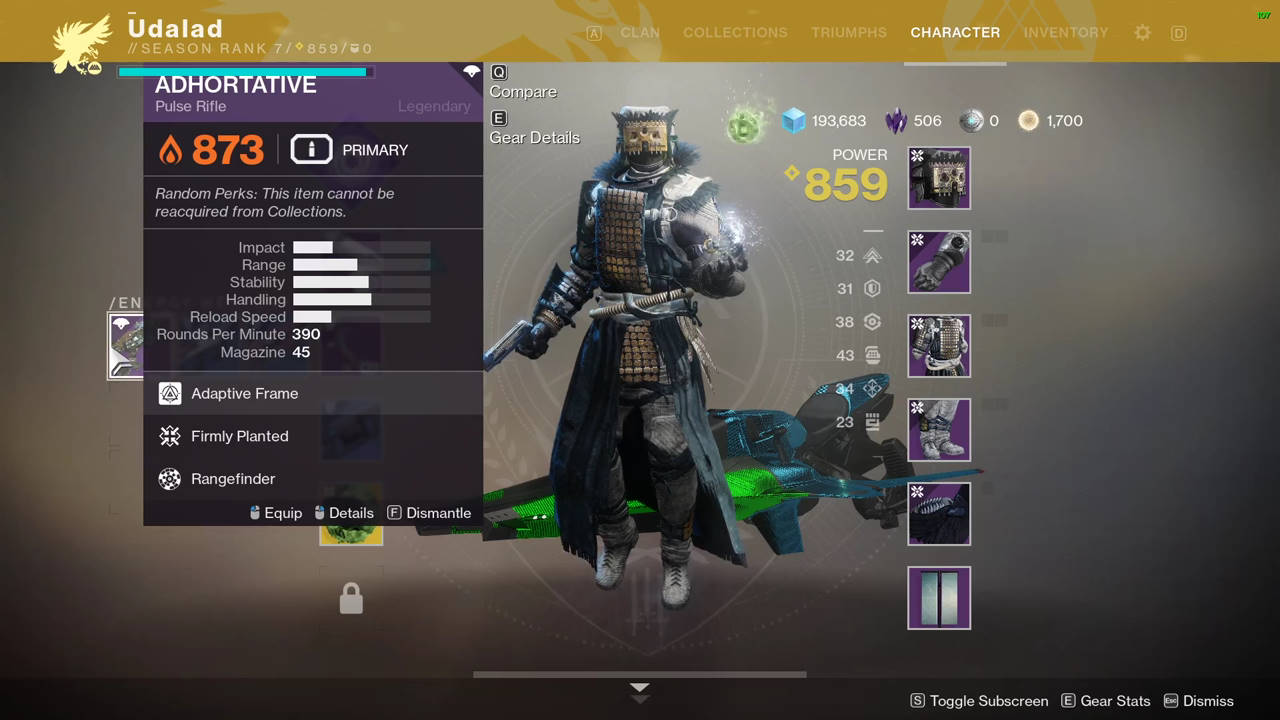Click the locked slot padlock icon

[351, 599]
